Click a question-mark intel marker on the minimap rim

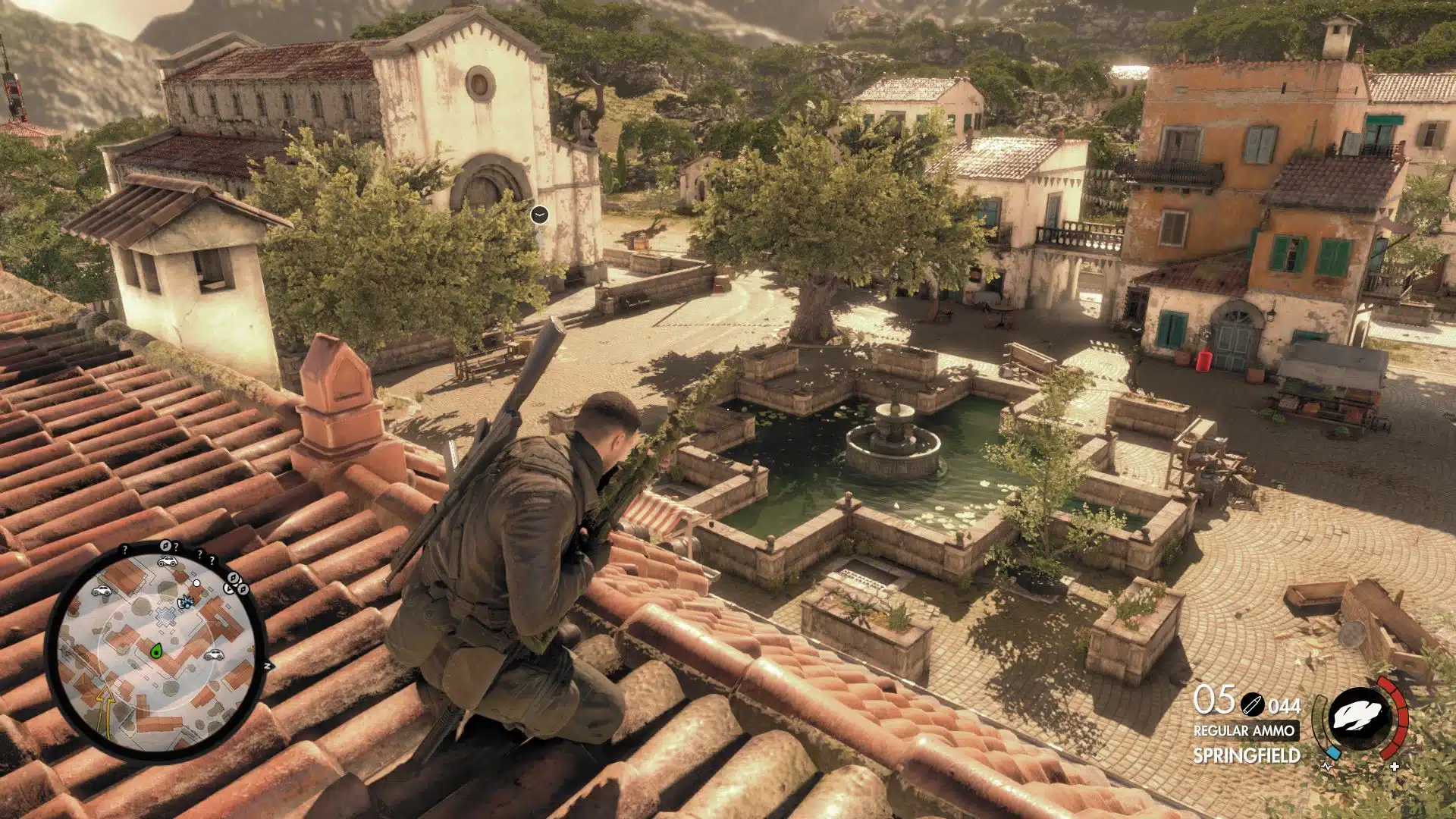(x=125, y=548)
